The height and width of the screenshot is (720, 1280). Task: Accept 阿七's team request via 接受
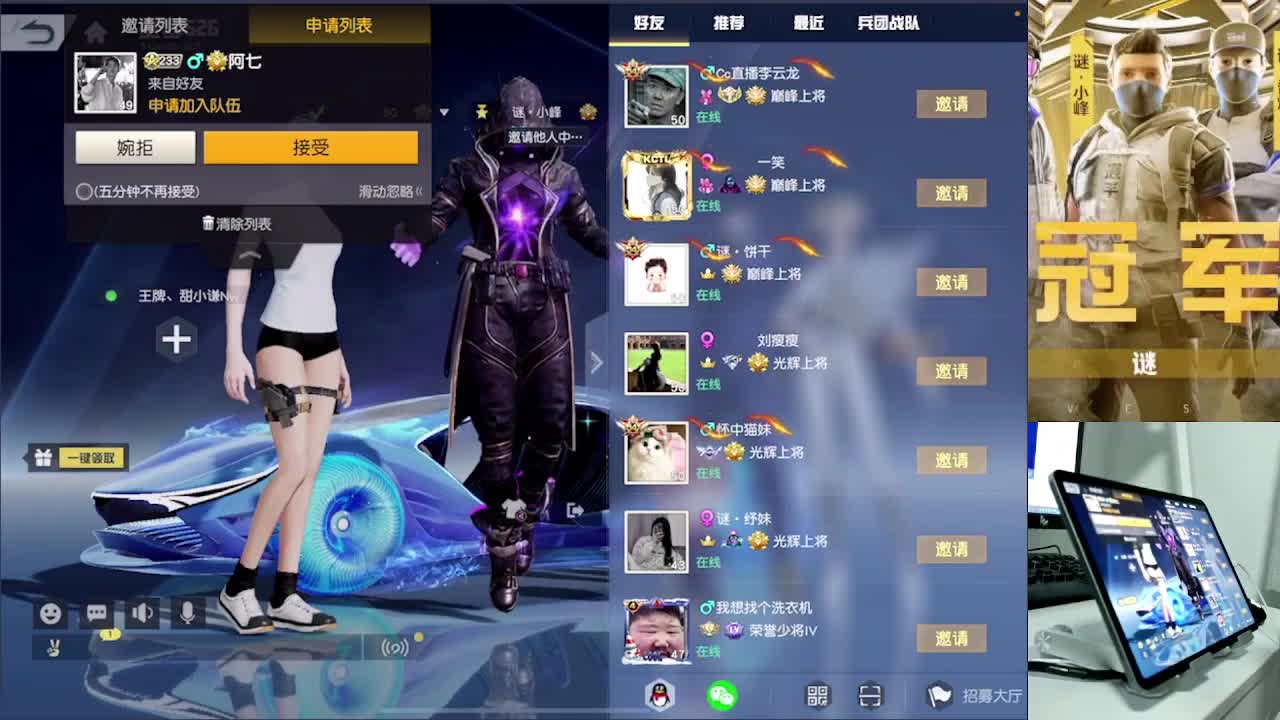(310, 146)
